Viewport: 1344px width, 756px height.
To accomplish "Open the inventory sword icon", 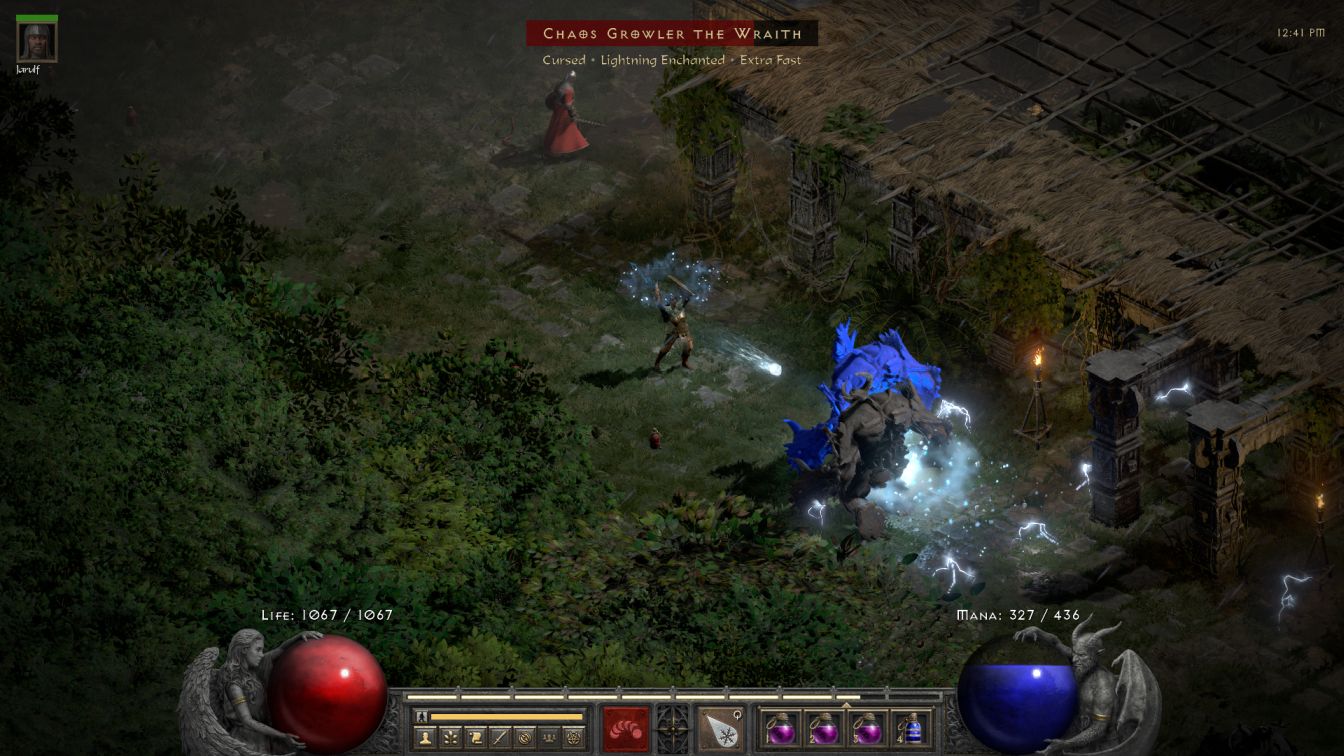I will tap(500, 738).
